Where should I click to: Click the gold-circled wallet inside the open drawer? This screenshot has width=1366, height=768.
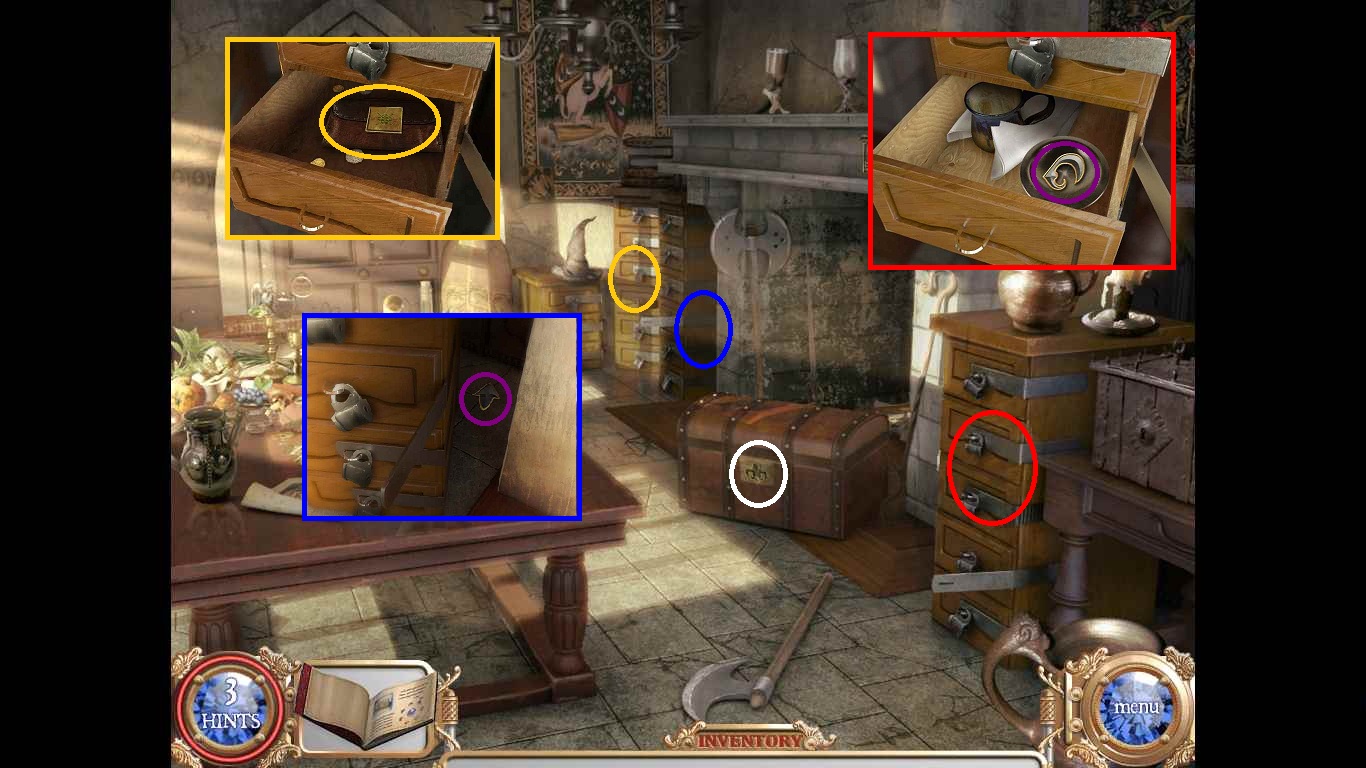378,122
